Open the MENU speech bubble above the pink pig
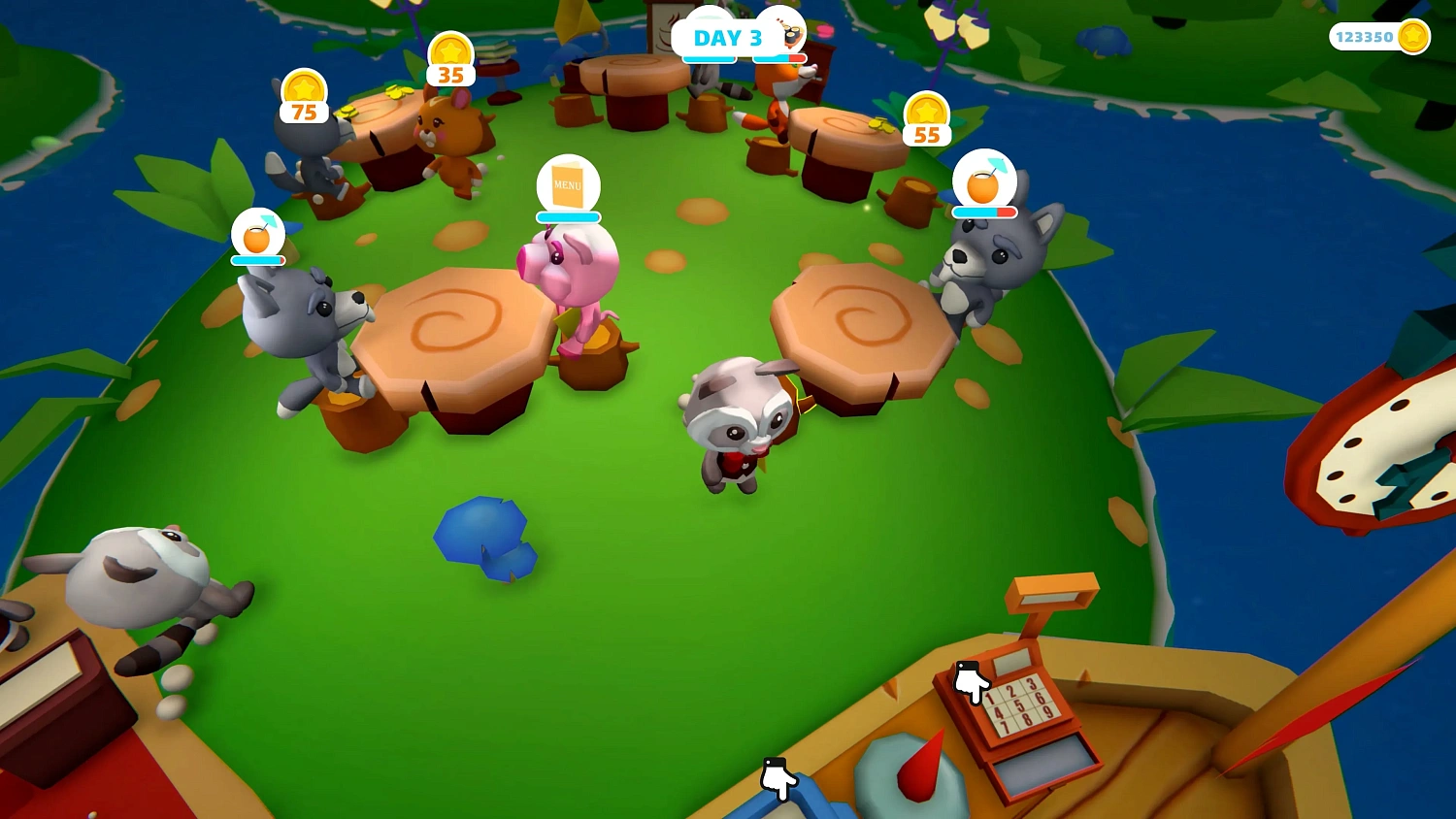 [x=568, y=184]
